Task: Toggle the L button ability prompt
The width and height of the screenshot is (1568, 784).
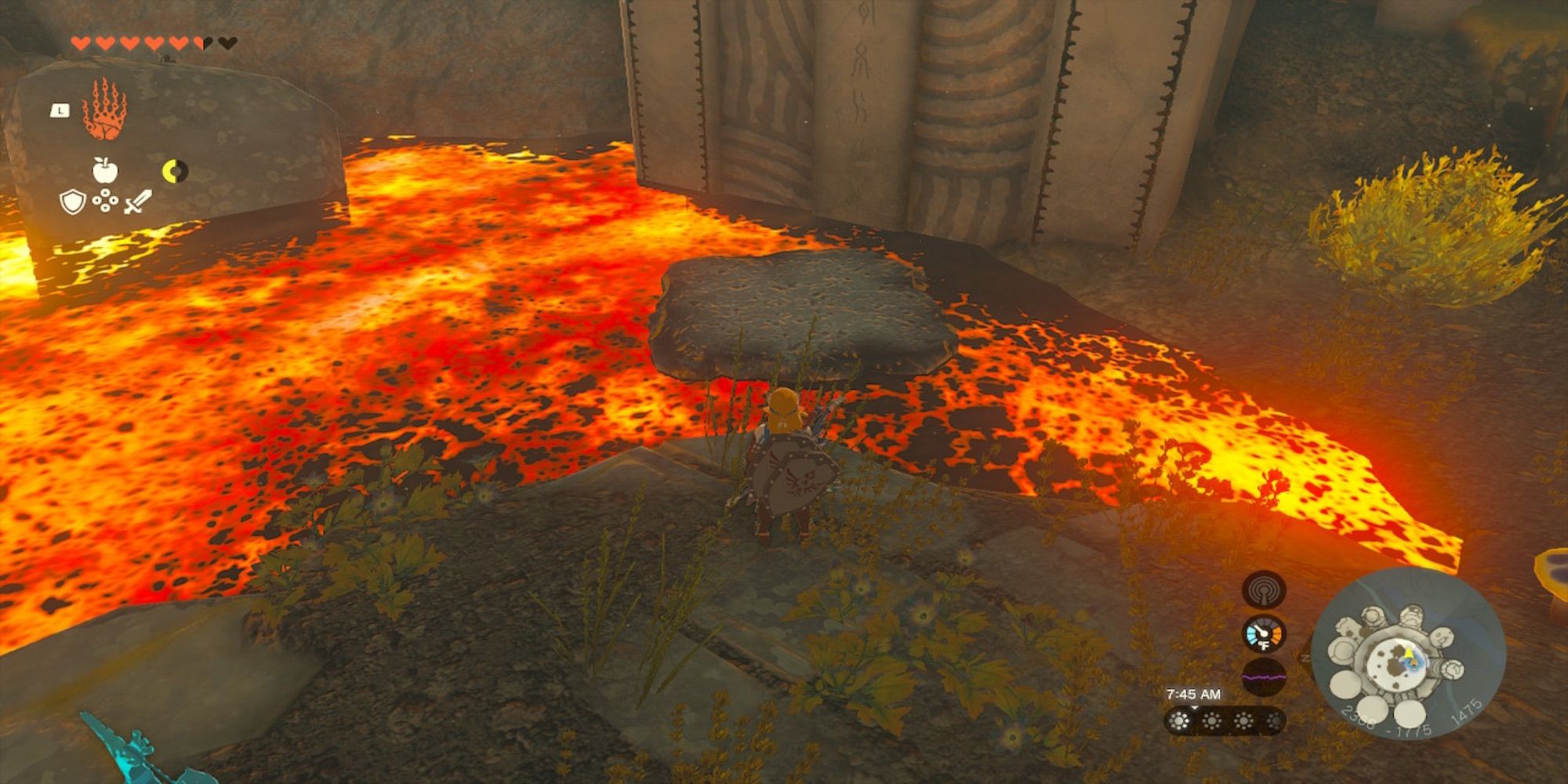Action: click(x=60, y=111)
